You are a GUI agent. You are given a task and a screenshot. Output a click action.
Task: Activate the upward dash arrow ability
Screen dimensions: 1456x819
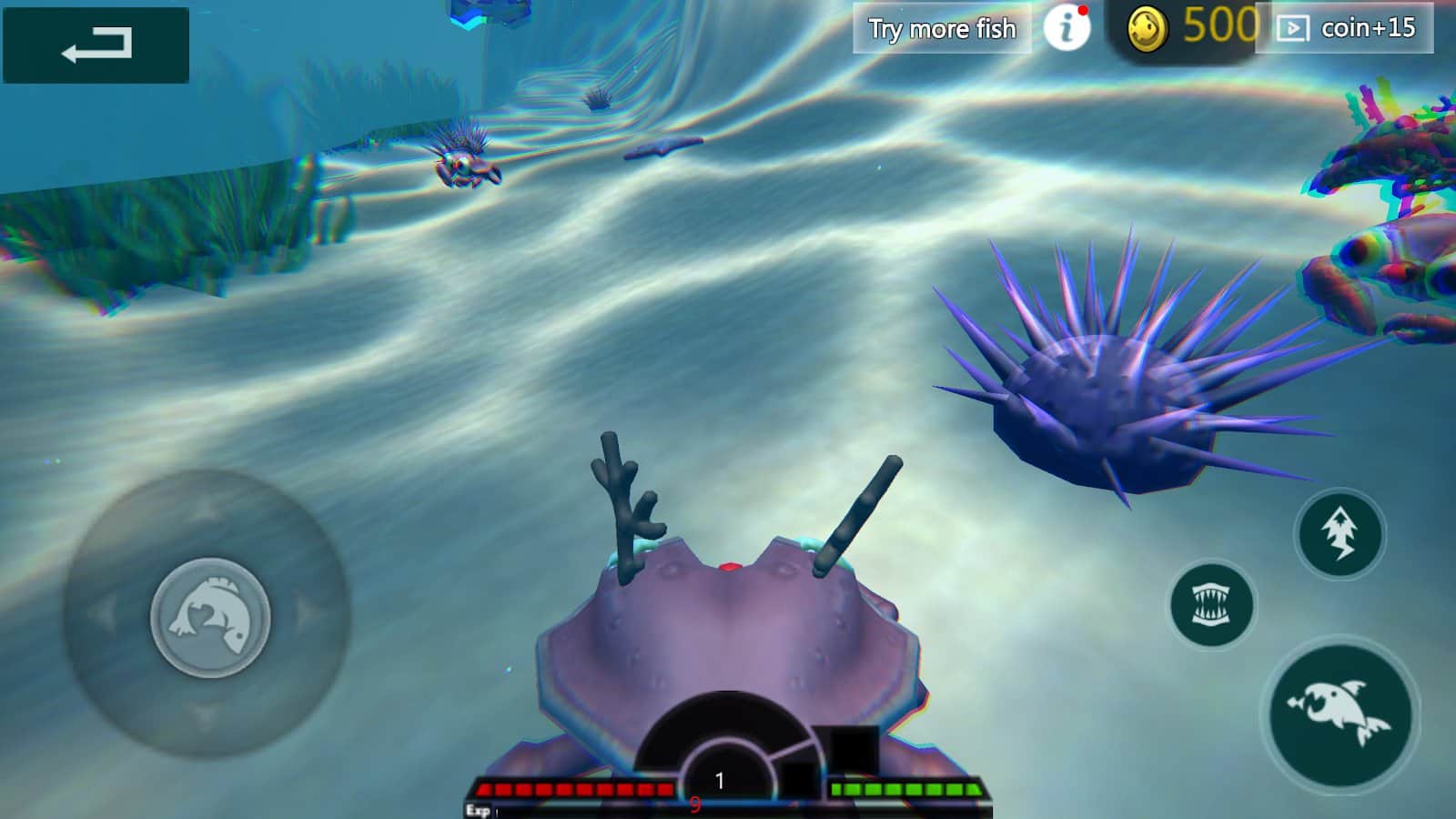(x=1339, y=533)
